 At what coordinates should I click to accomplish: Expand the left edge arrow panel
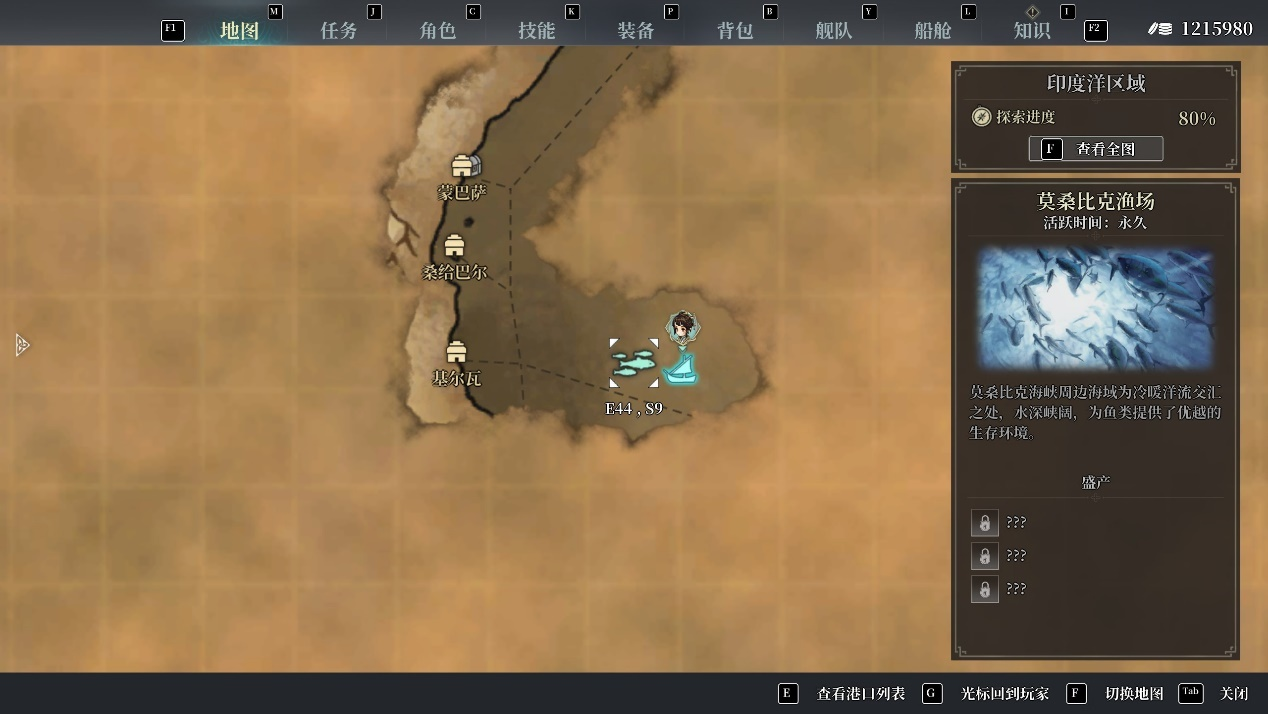click(22, 345)
